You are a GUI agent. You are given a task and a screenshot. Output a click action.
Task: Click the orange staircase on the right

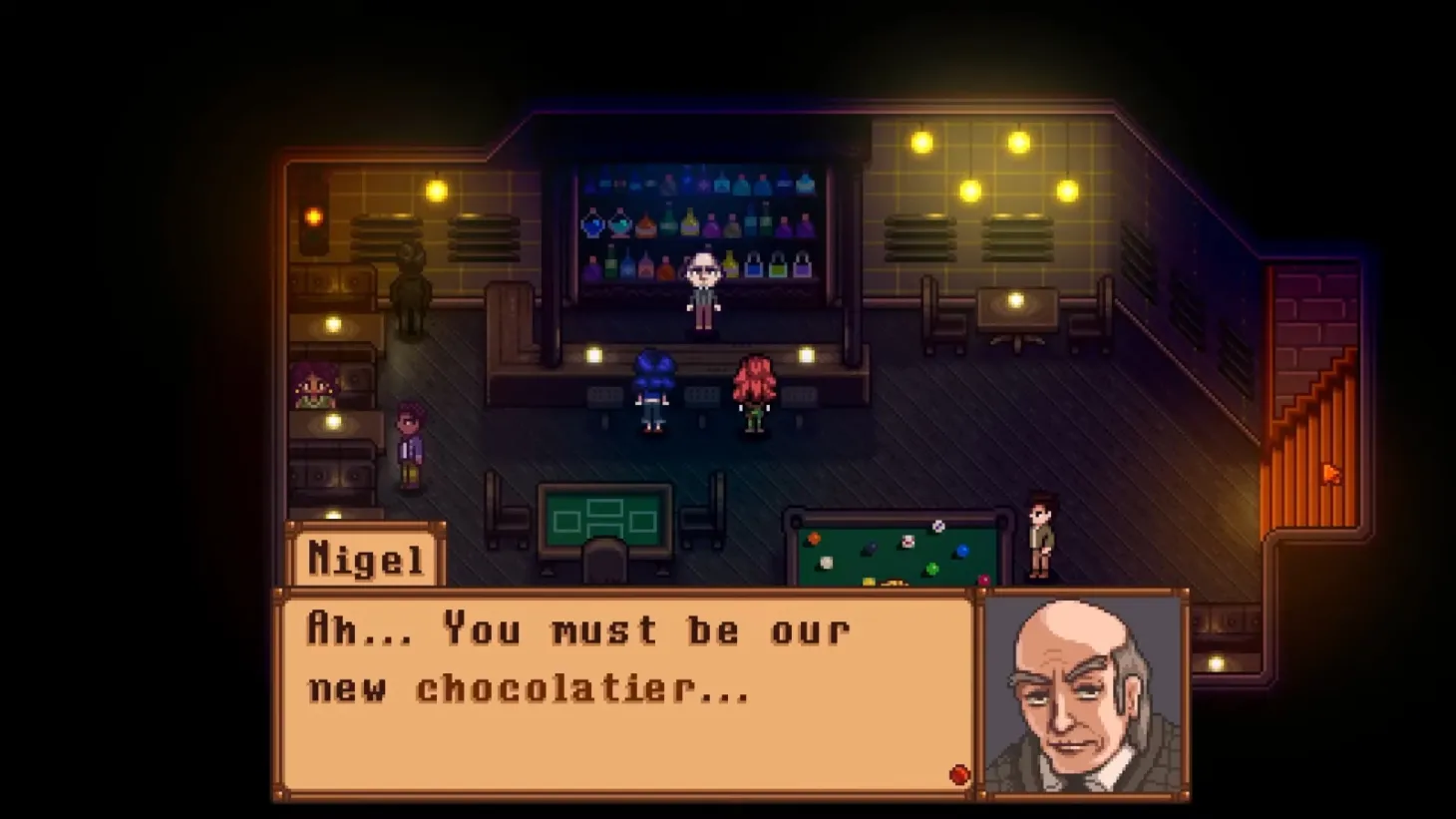[1314, 459]
